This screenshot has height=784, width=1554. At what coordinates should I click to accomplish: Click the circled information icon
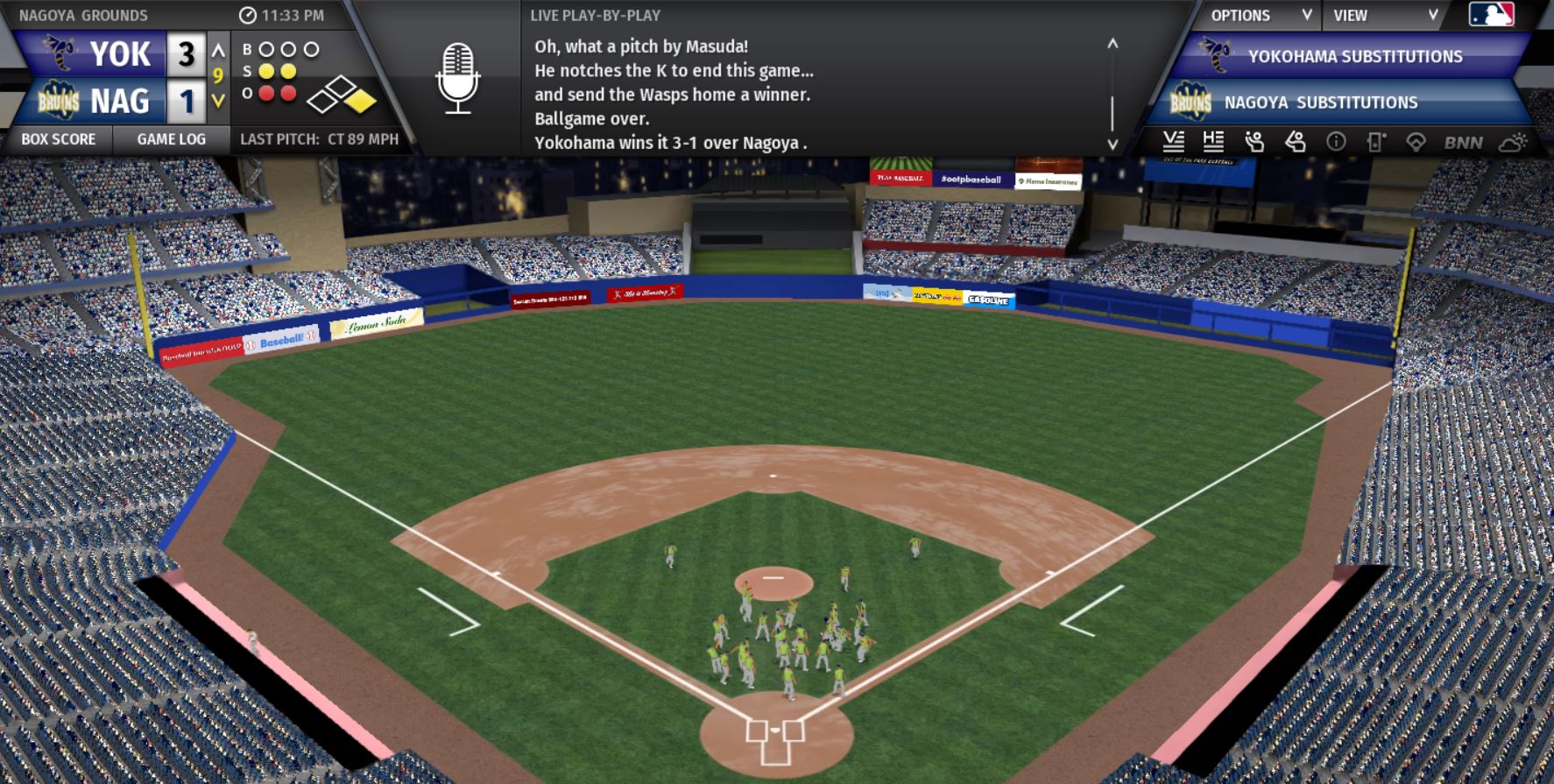tap(1336, 141)
